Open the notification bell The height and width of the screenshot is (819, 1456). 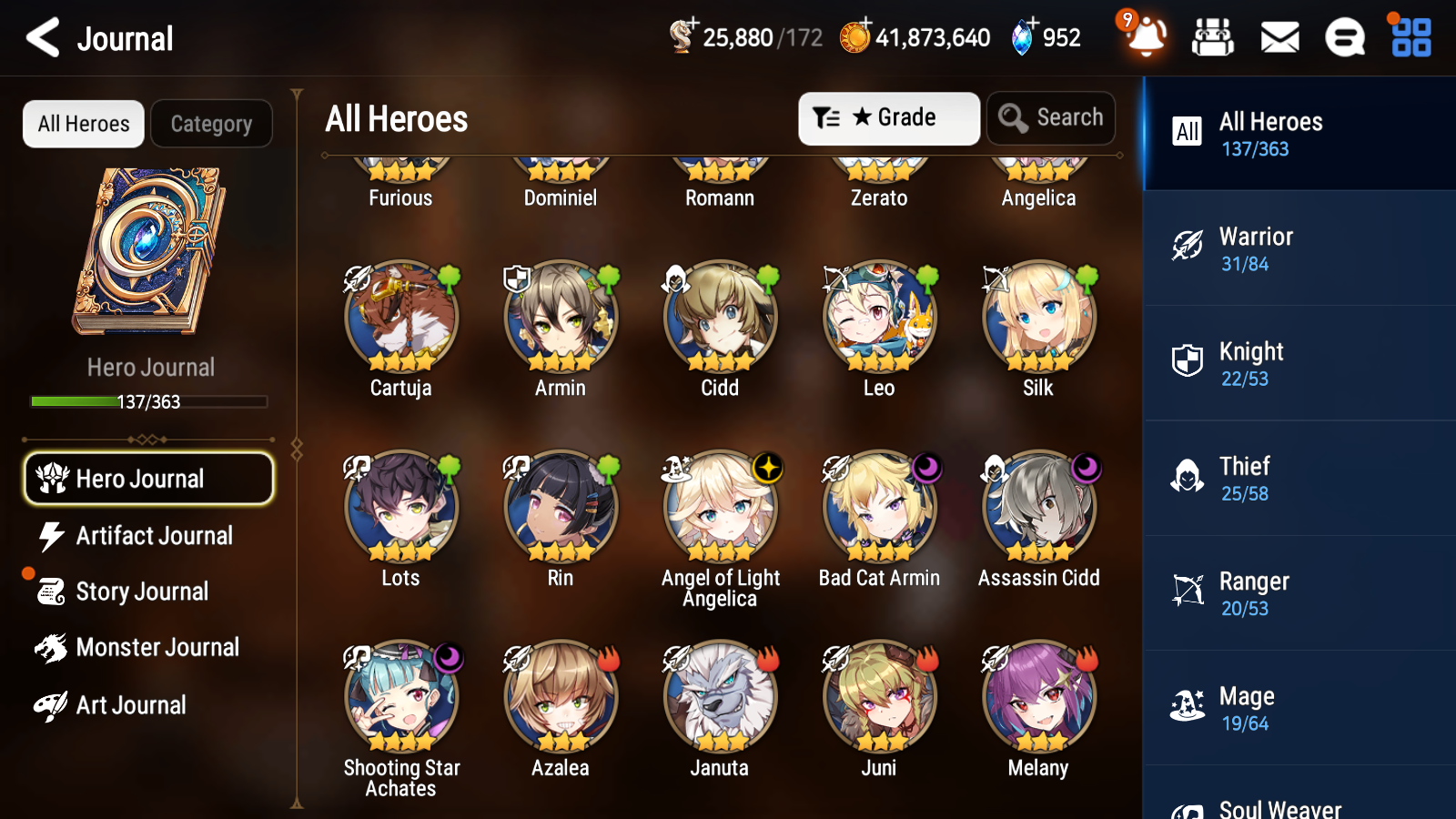click(x=1146, y=37)
